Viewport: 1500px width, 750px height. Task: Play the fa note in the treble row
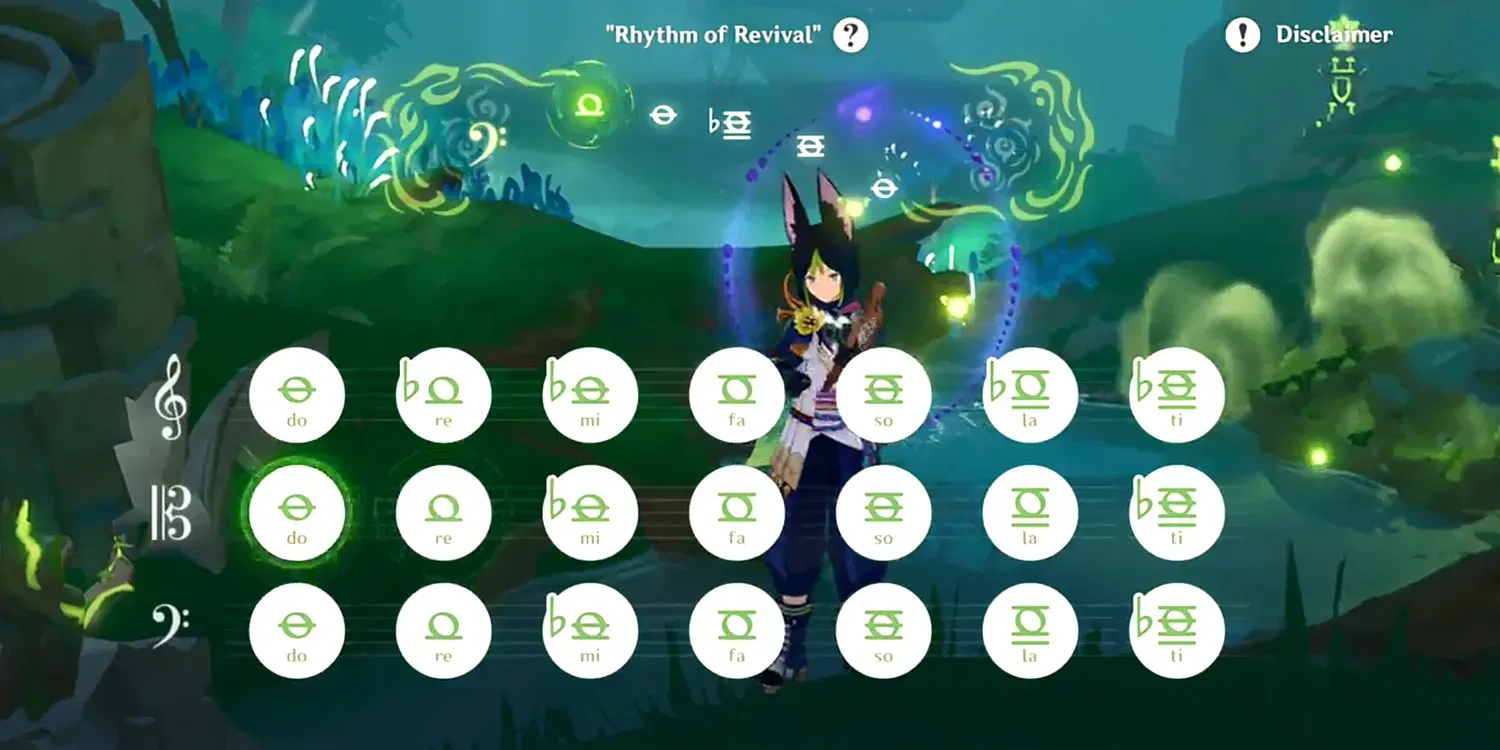pyautogui.click(x=737, y=393)
